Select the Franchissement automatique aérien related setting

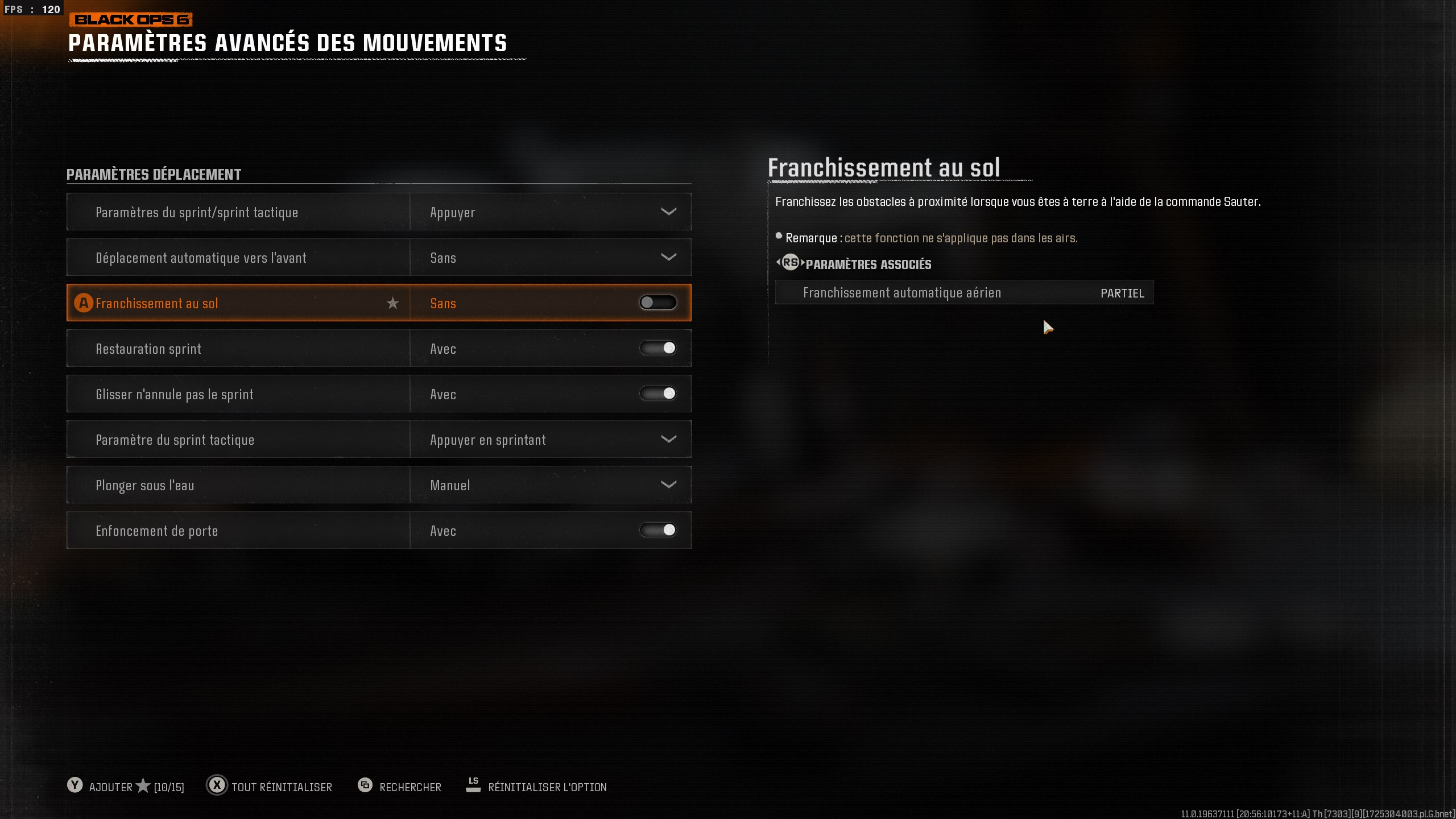[963, 292]
